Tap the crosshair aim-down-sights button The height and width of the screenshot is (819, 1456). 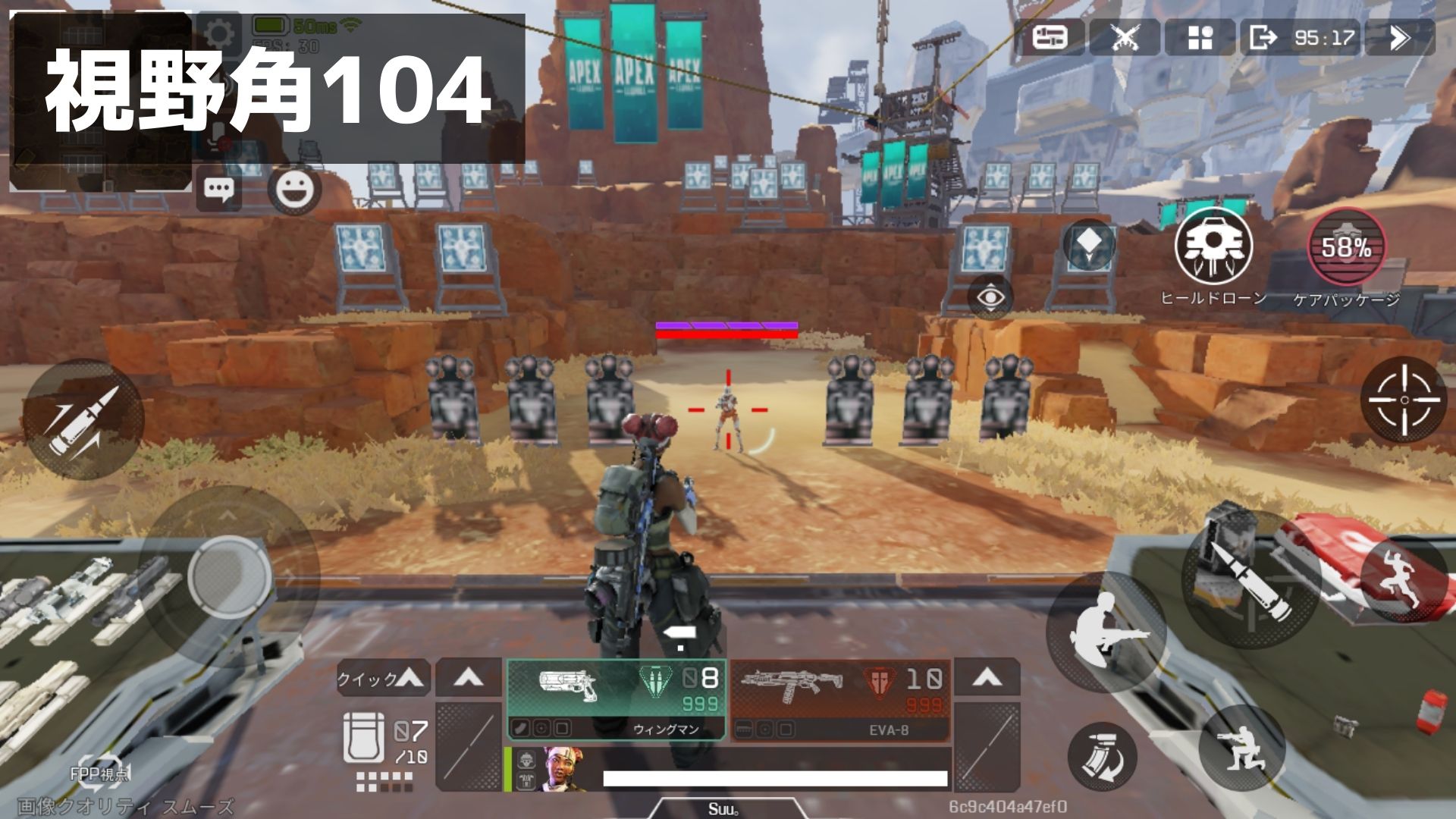tap(1404, 400)
